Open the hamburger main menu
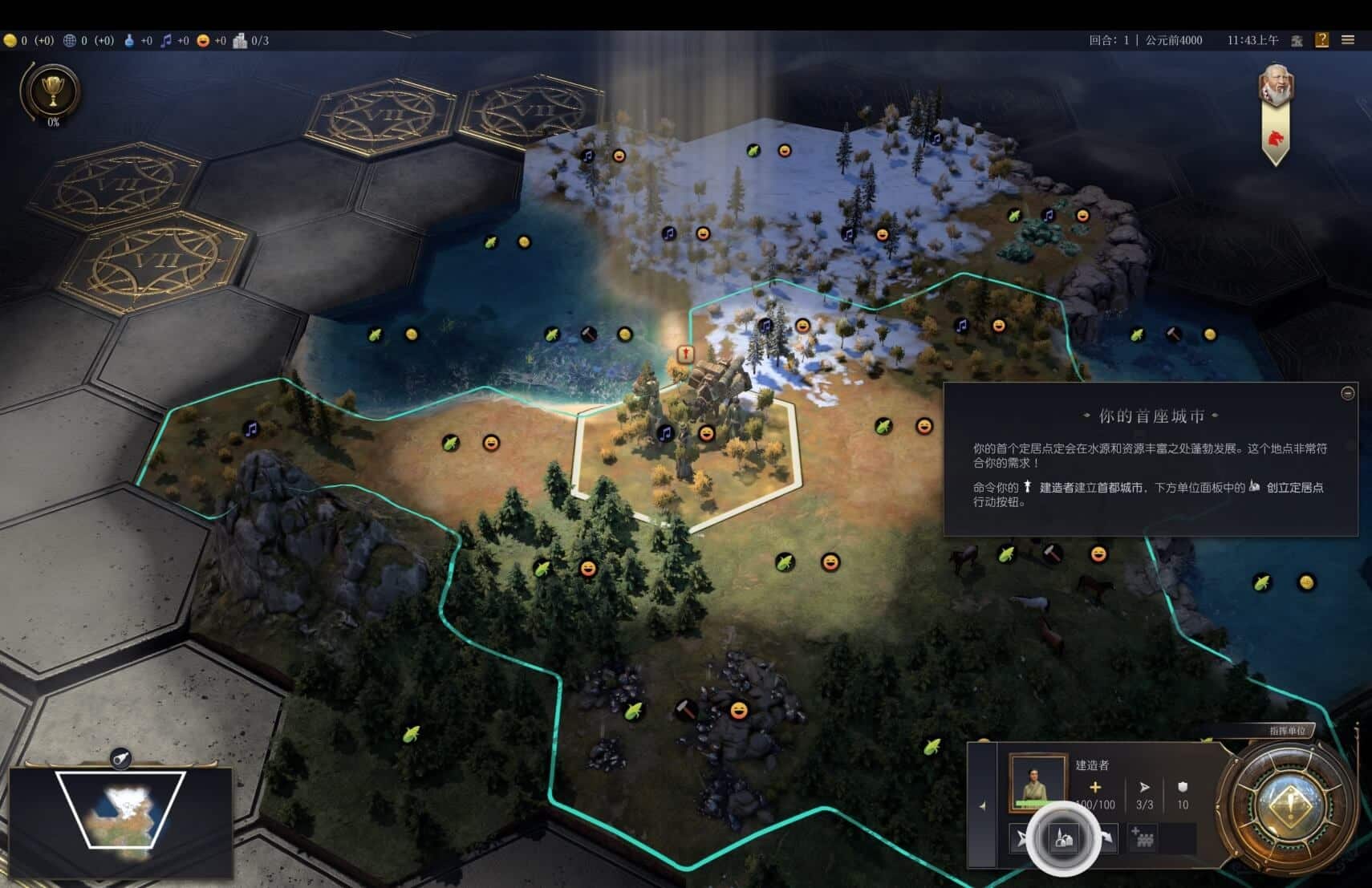This screenshot has width=1372, height=888. click(1348, 40)
